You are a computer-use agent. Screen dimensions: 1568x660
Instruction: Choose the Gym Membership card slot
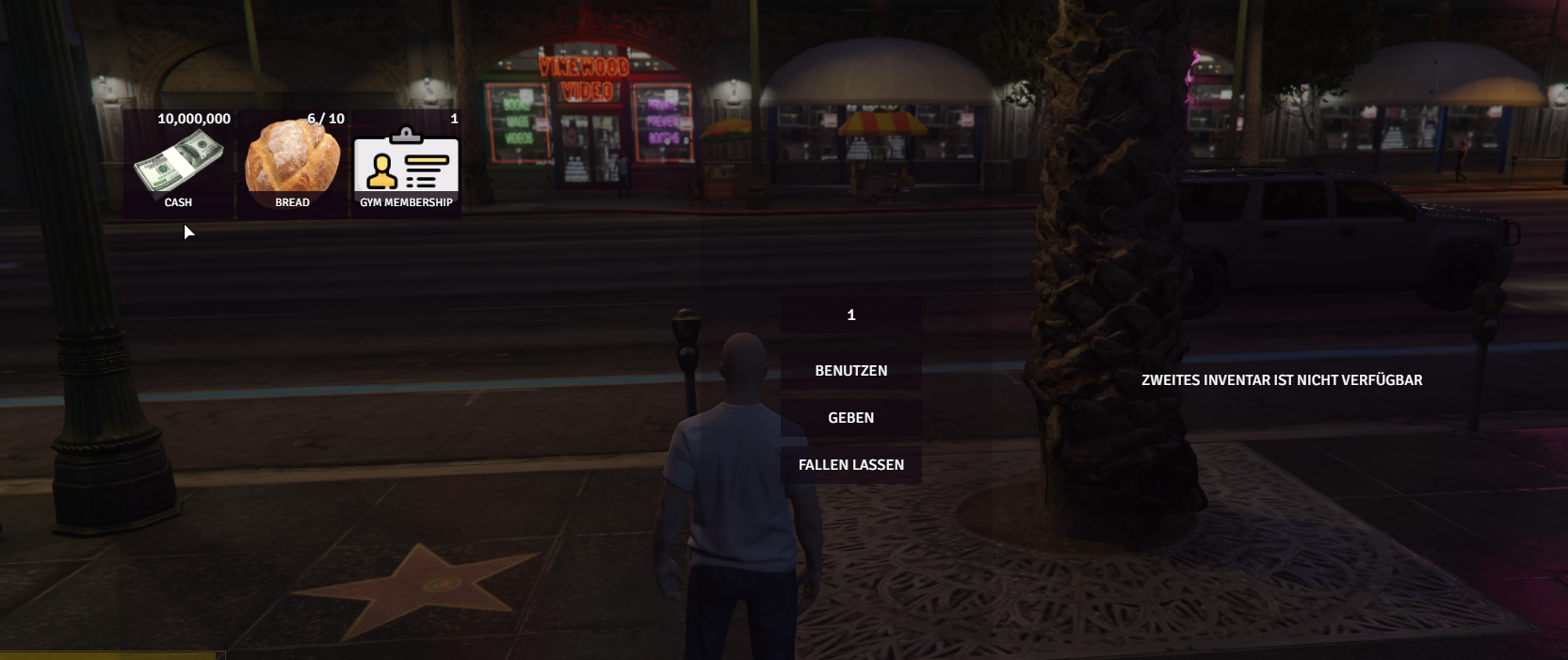(x=406, y=164)
